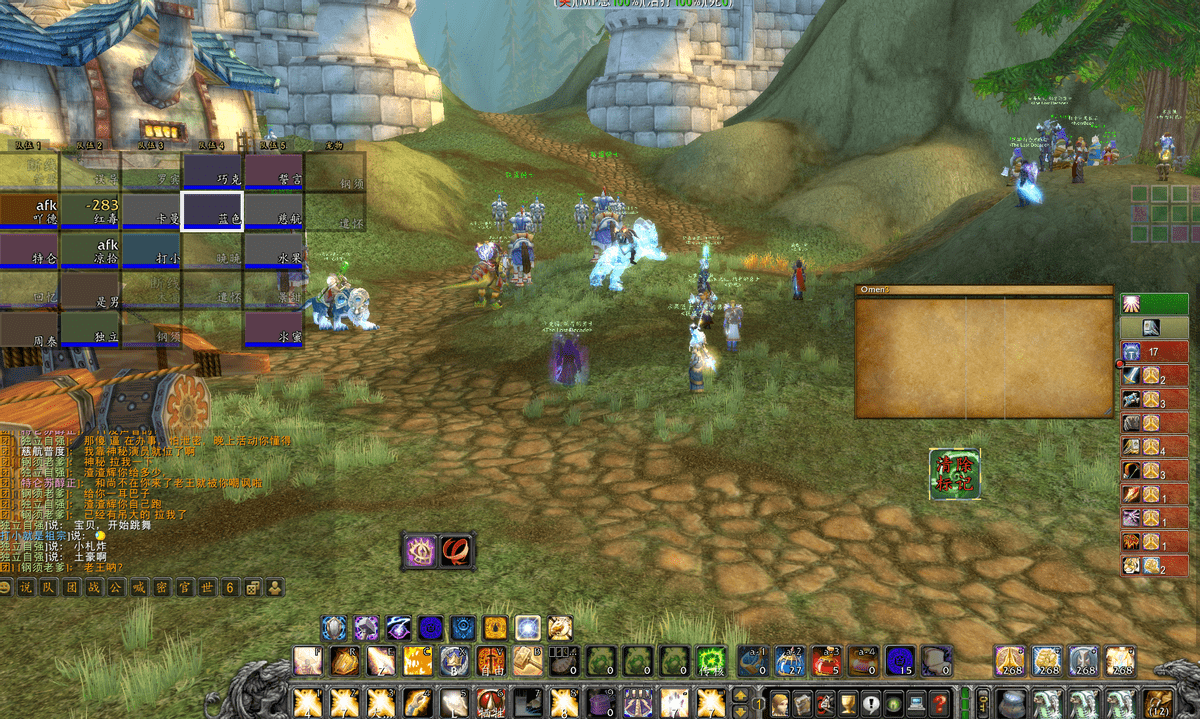
Task: Select the 团 (raid) chat channel button
Action: [x=70, y=588]
